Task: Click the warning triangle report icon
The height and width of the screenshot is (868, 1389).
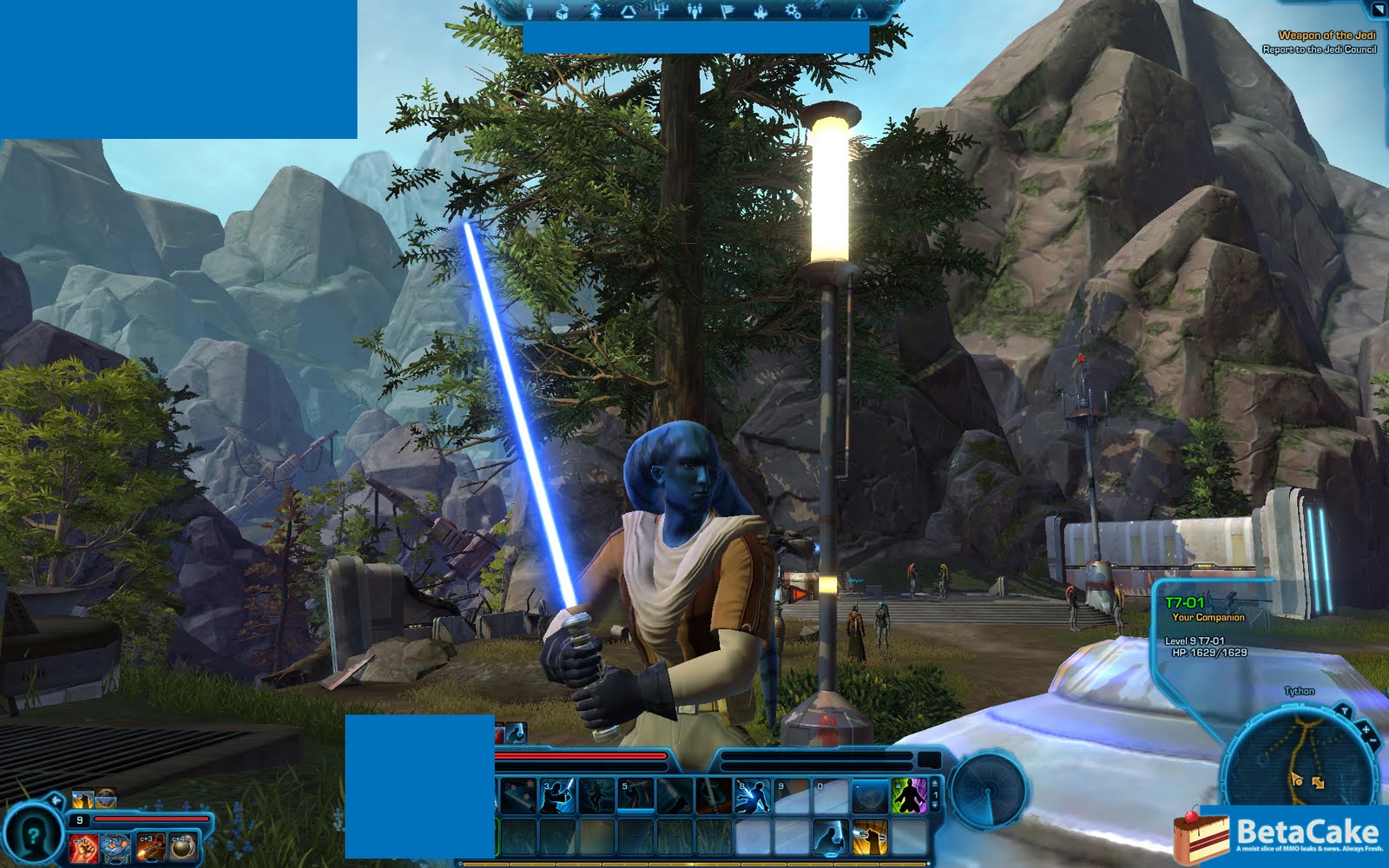Action: click(859, 11)
